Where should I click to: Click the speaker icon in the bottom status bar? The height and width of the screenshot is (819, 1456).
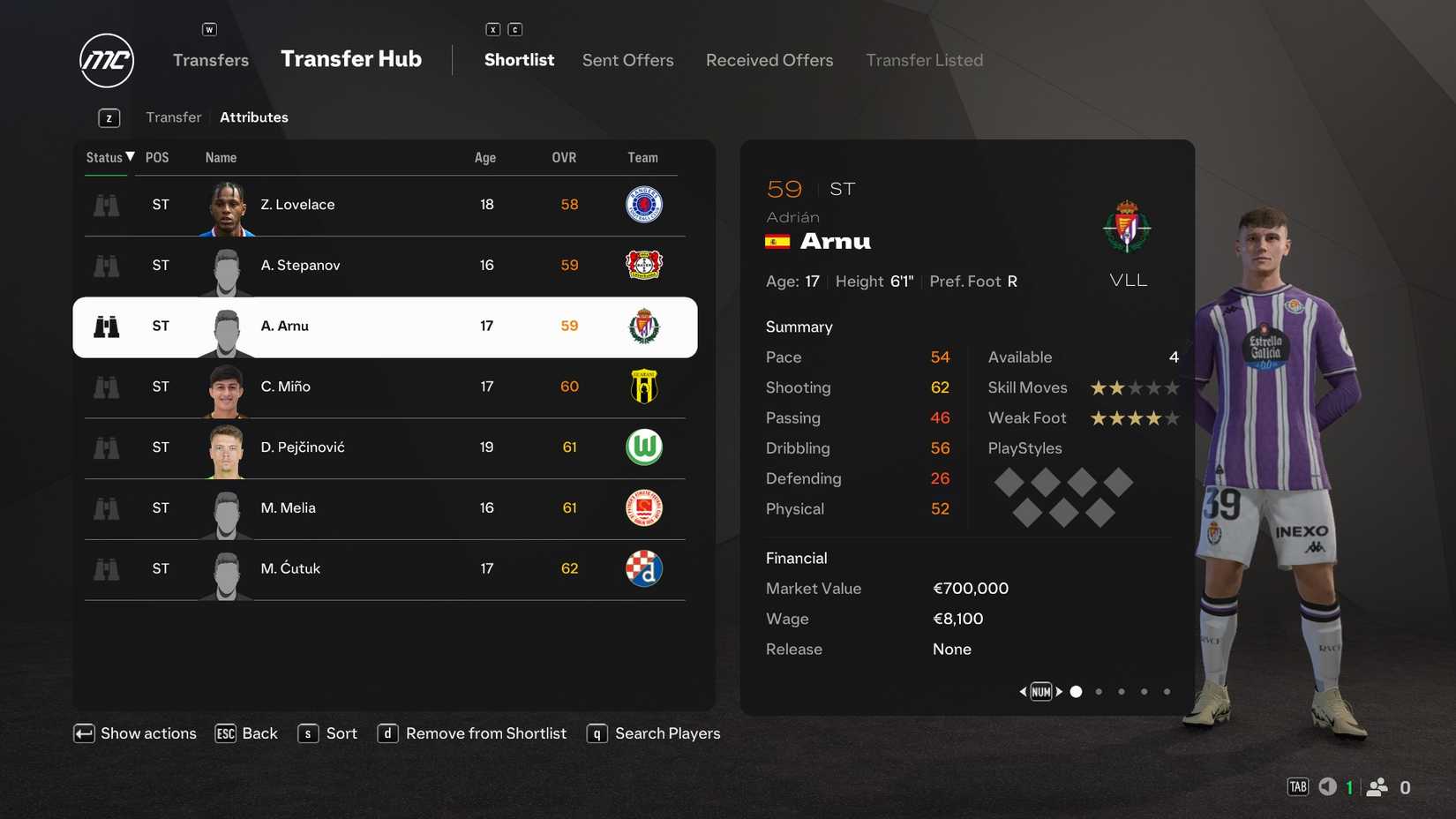pyautogui.click(x=1327, y=786)
